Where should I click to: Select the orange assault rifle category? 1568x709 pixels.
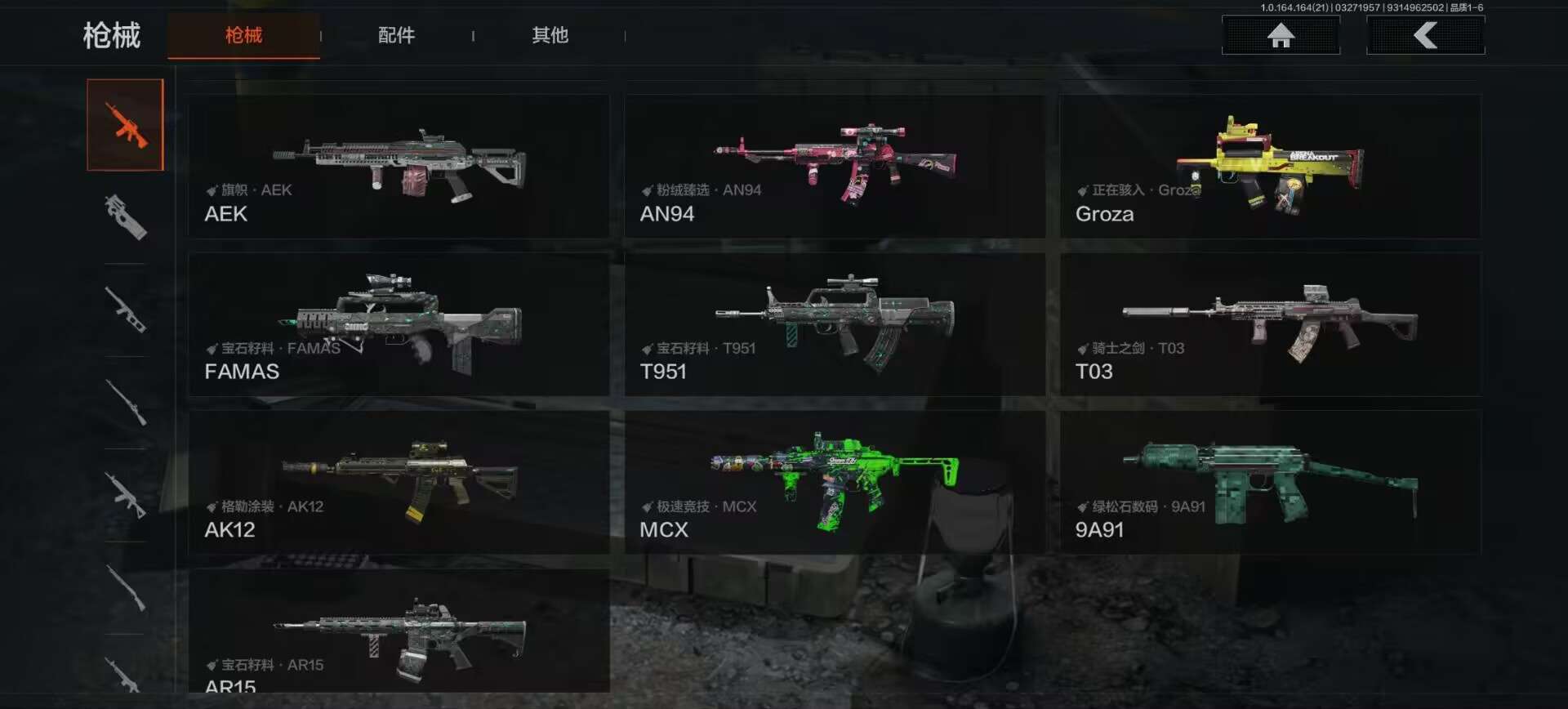tap(126, 125)
